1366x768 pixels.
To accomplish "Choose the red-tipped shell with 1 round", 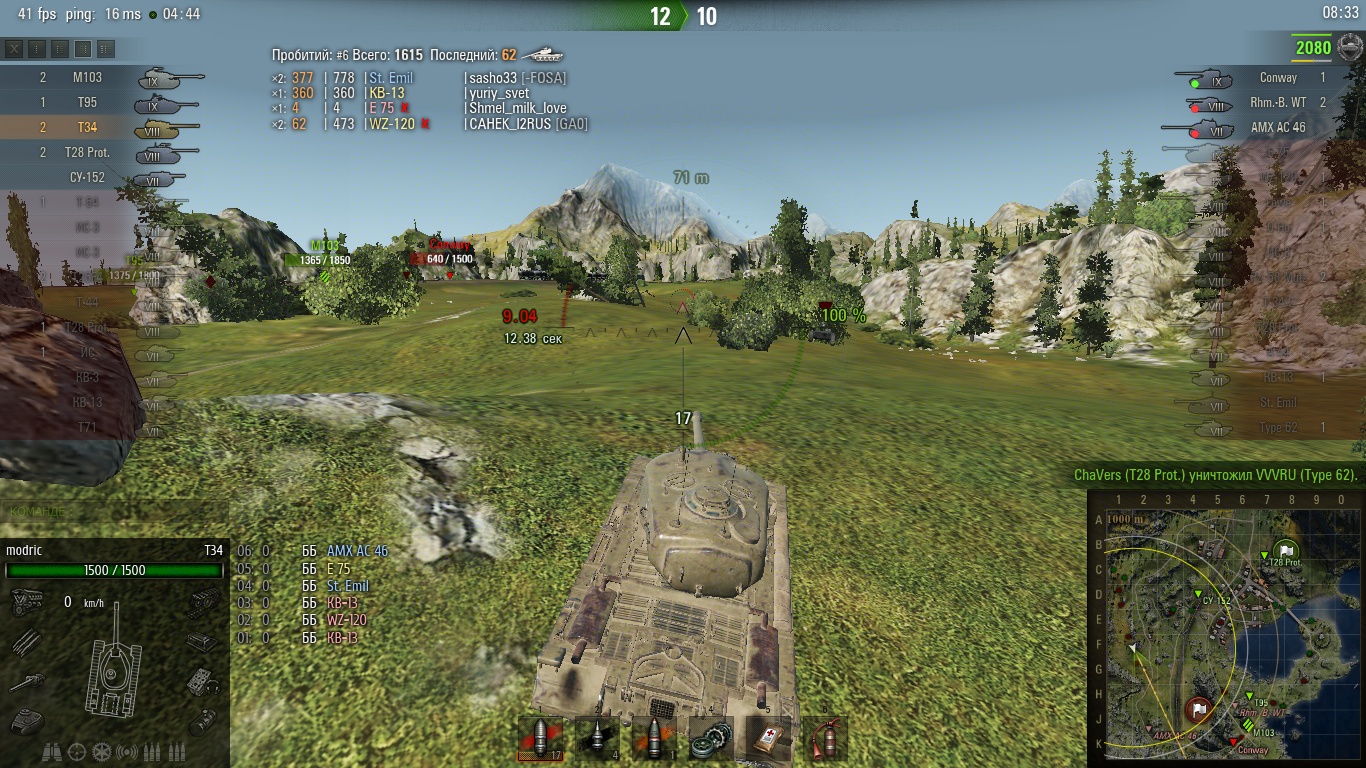I will (654, 738).
